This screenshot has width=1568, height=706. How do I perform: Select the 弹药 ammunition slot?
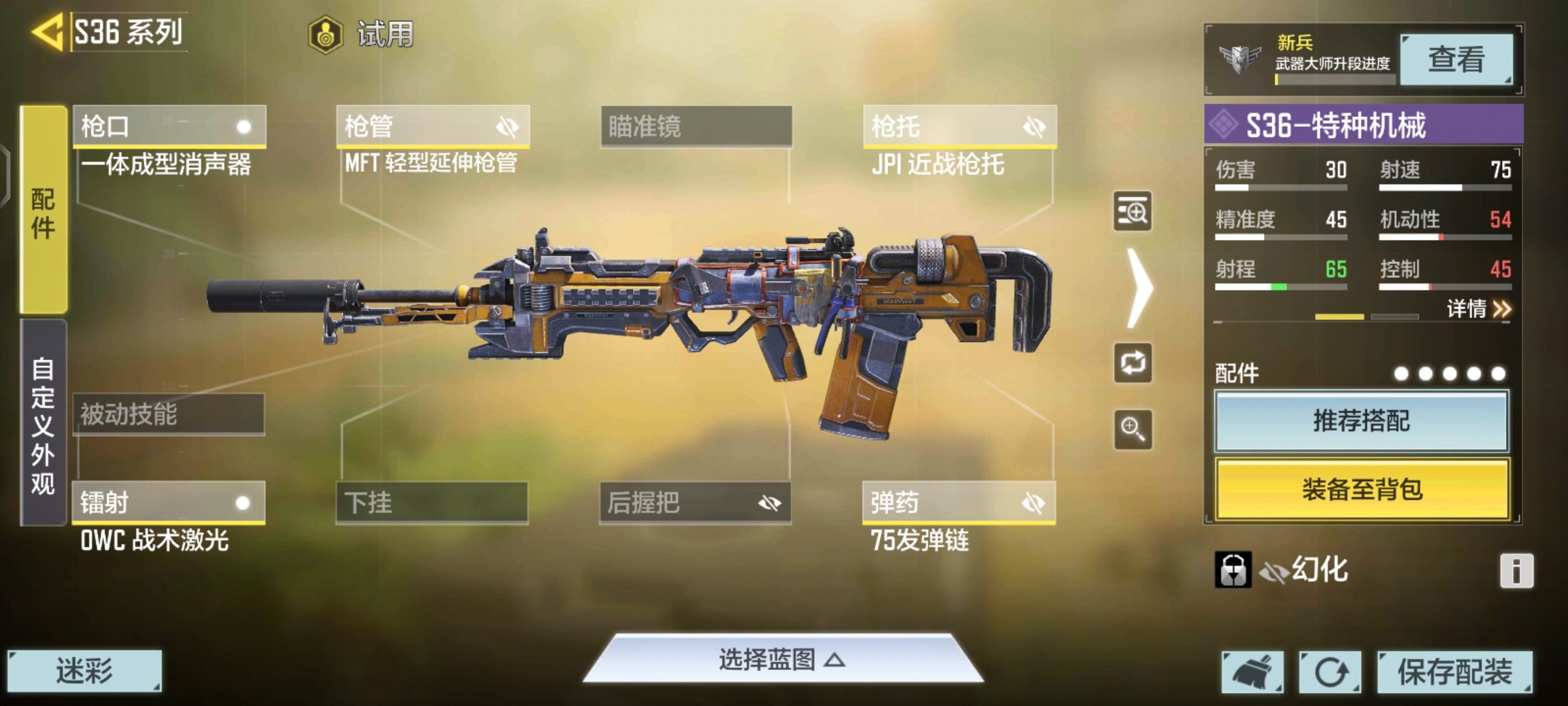[x=958, y=502]
